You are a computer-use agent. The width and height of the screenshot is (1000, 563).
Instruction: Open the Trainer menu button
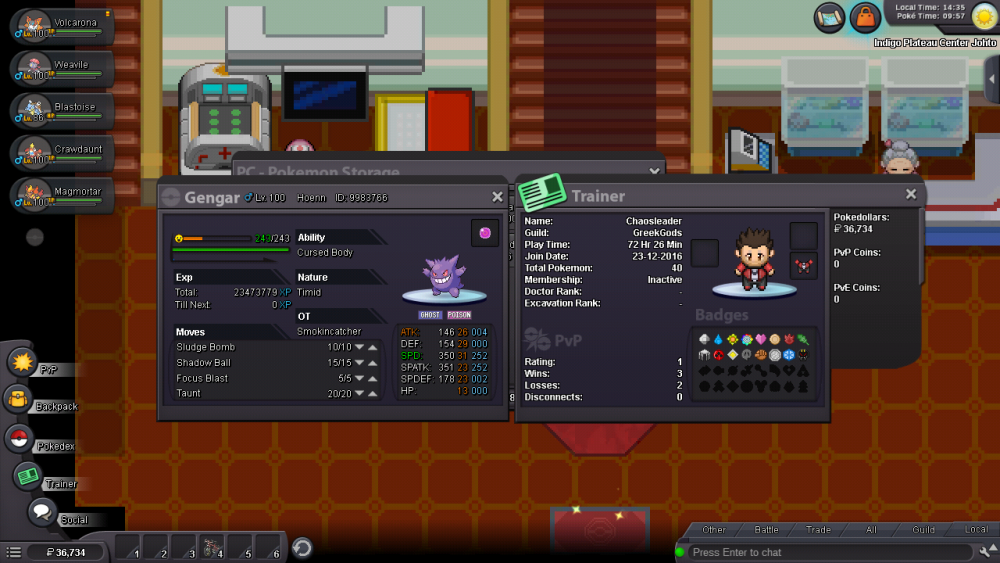coord(28,477)
